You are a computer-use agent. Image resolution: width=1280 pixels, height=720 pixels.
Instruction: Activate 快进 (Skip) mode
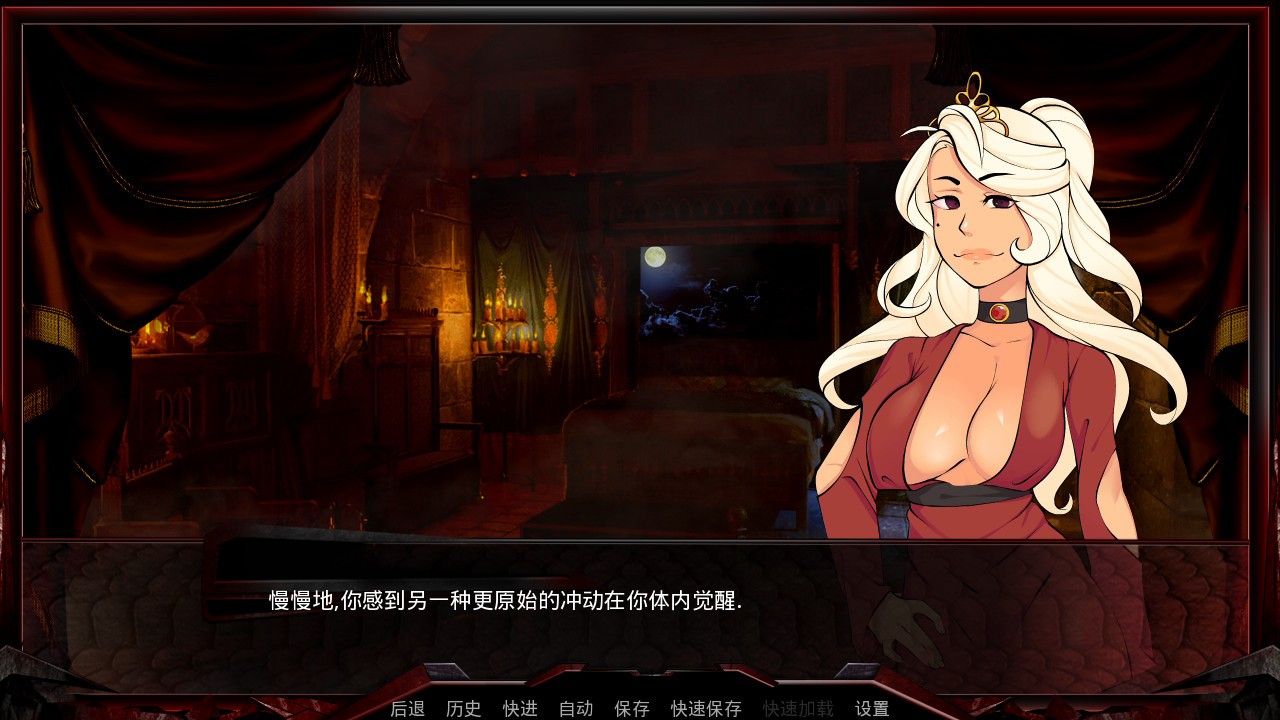520,708
